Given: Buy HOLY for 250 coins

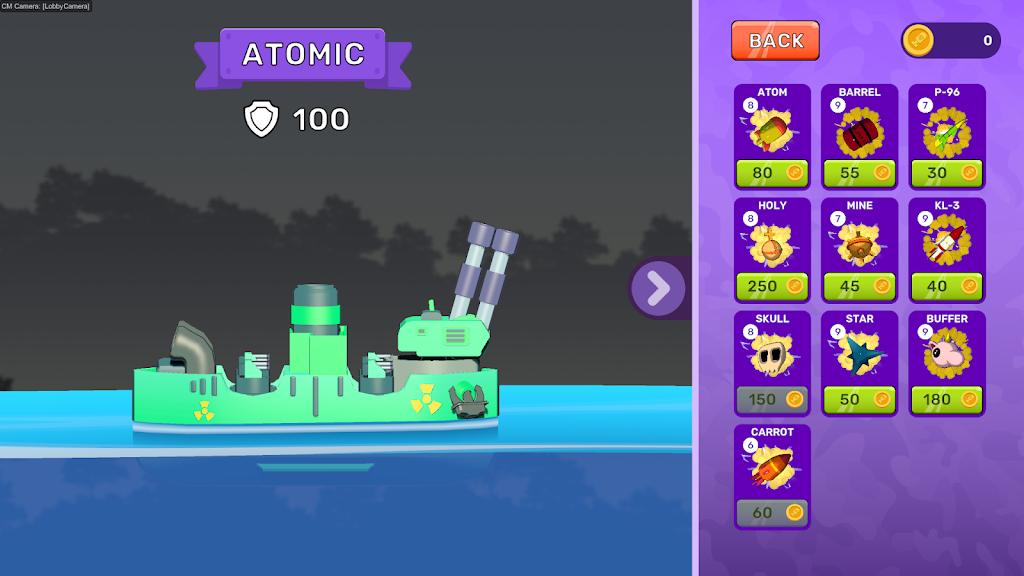Looking at the screenshot, I should click(772, 286).
